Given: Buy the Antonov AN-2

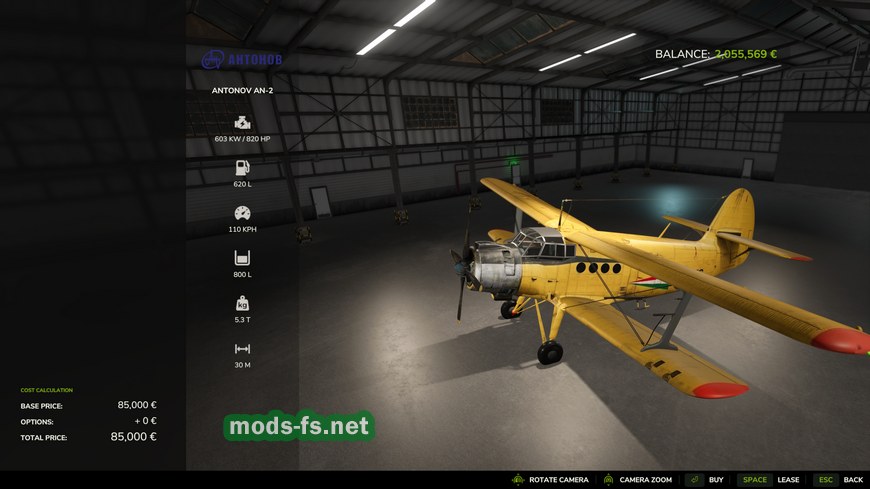Looking at the screenshot, I should pyautogui.click(x=706, y=480).
